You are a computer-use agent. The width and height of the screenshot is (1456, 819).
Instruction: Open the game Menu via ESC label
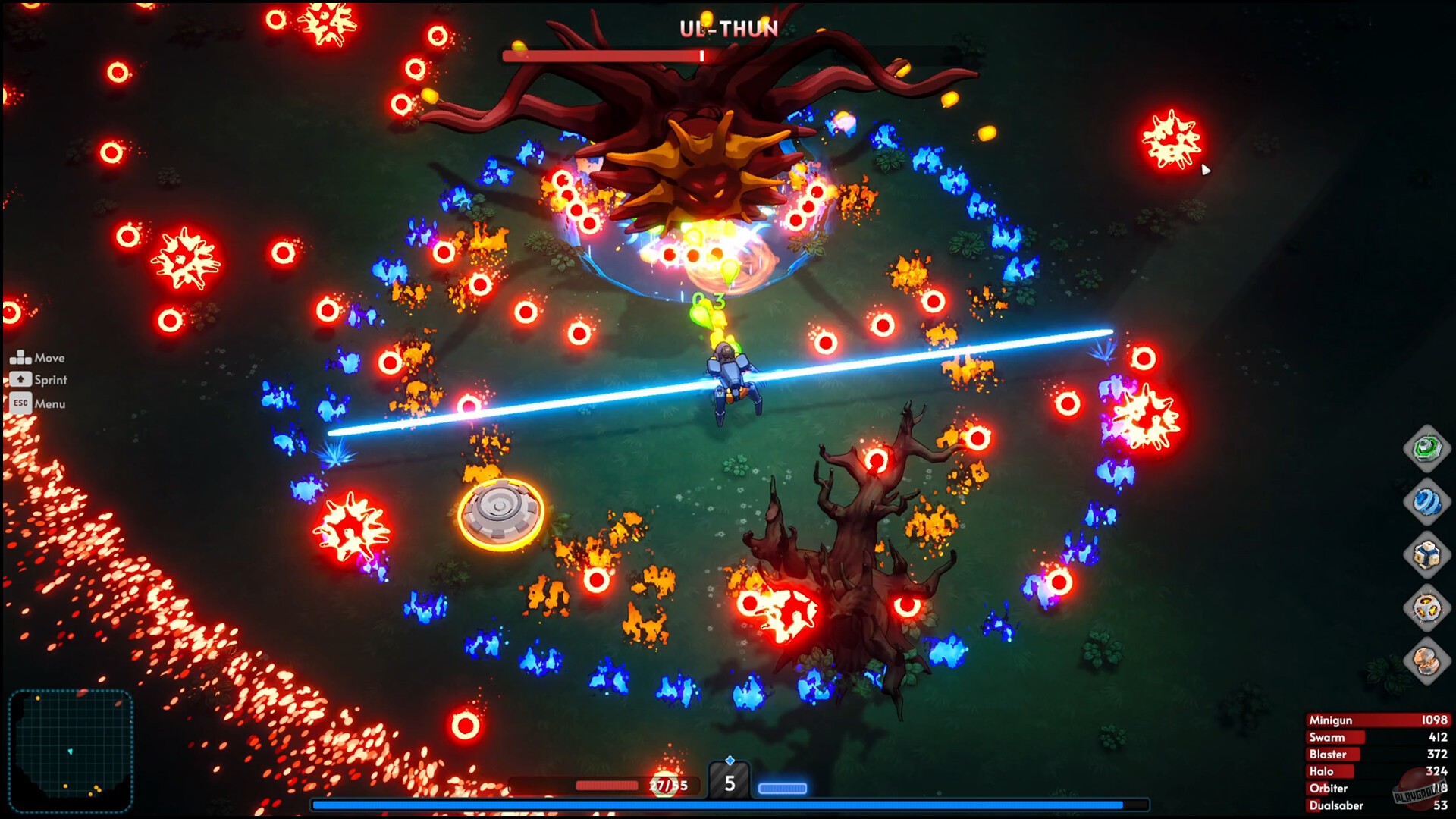point(49,403)
